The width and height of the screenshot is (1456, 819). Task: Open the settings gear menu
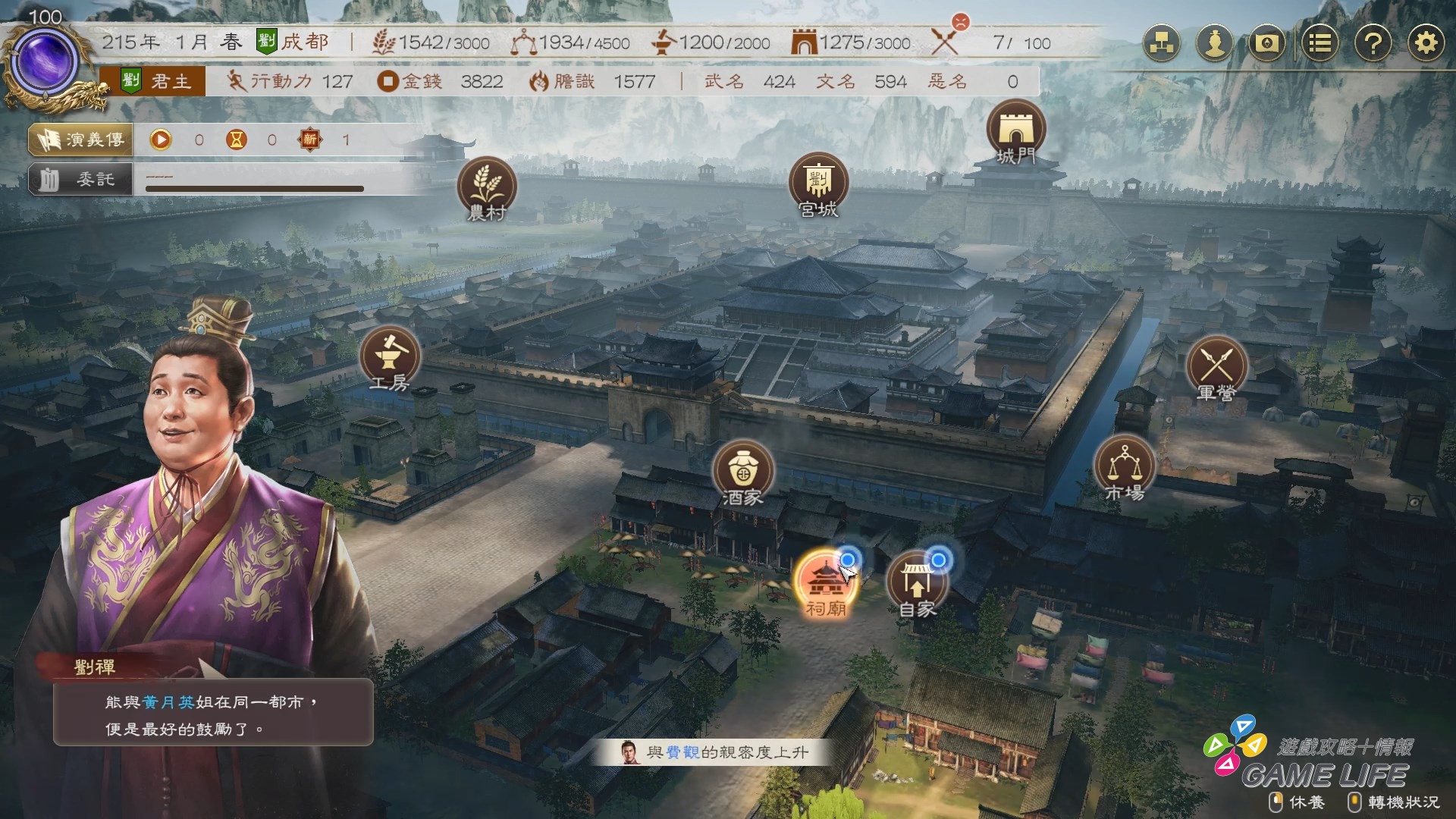[x=1426, y=43]
